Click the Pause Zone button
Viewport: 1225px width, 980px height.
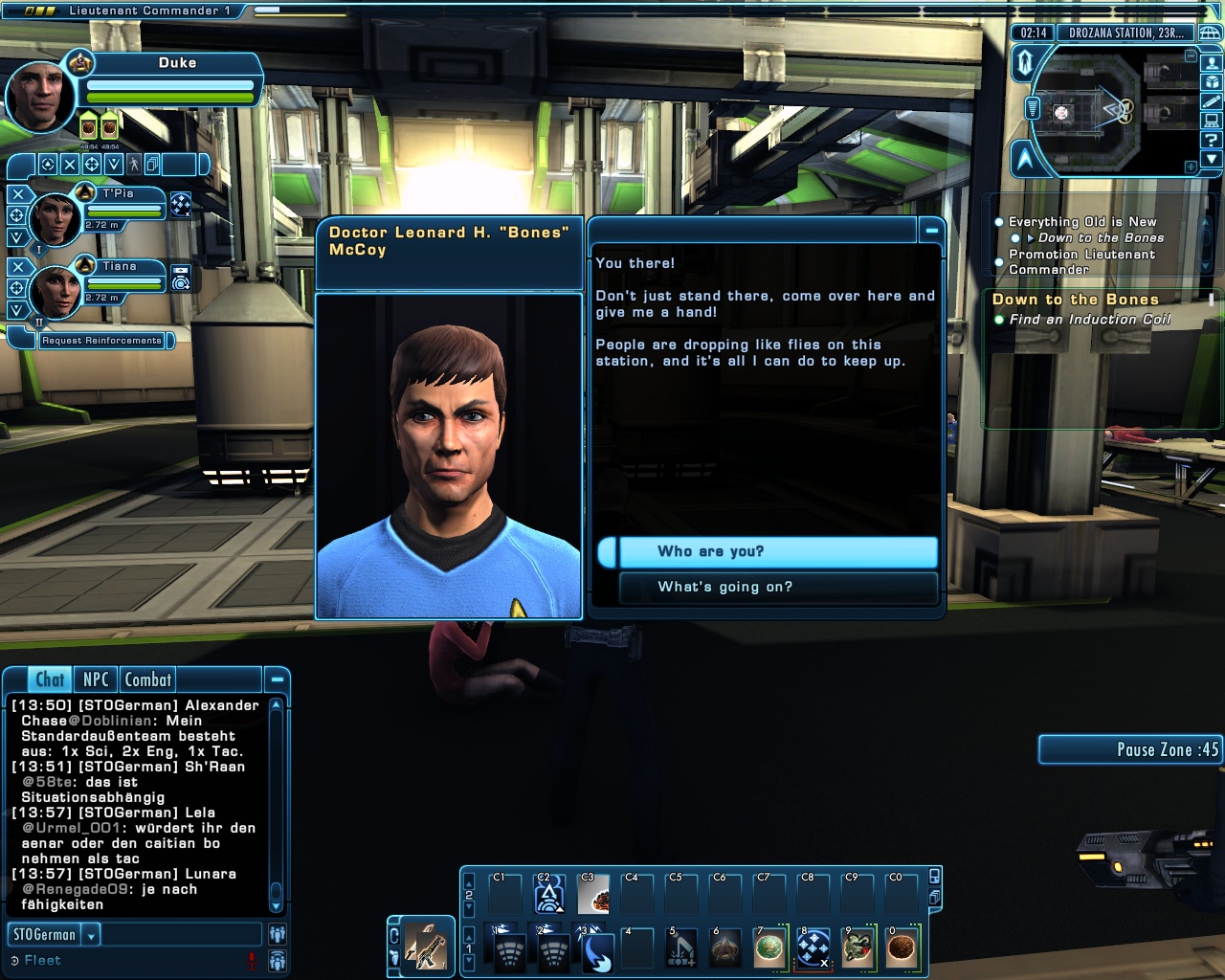coord(1129,749)
